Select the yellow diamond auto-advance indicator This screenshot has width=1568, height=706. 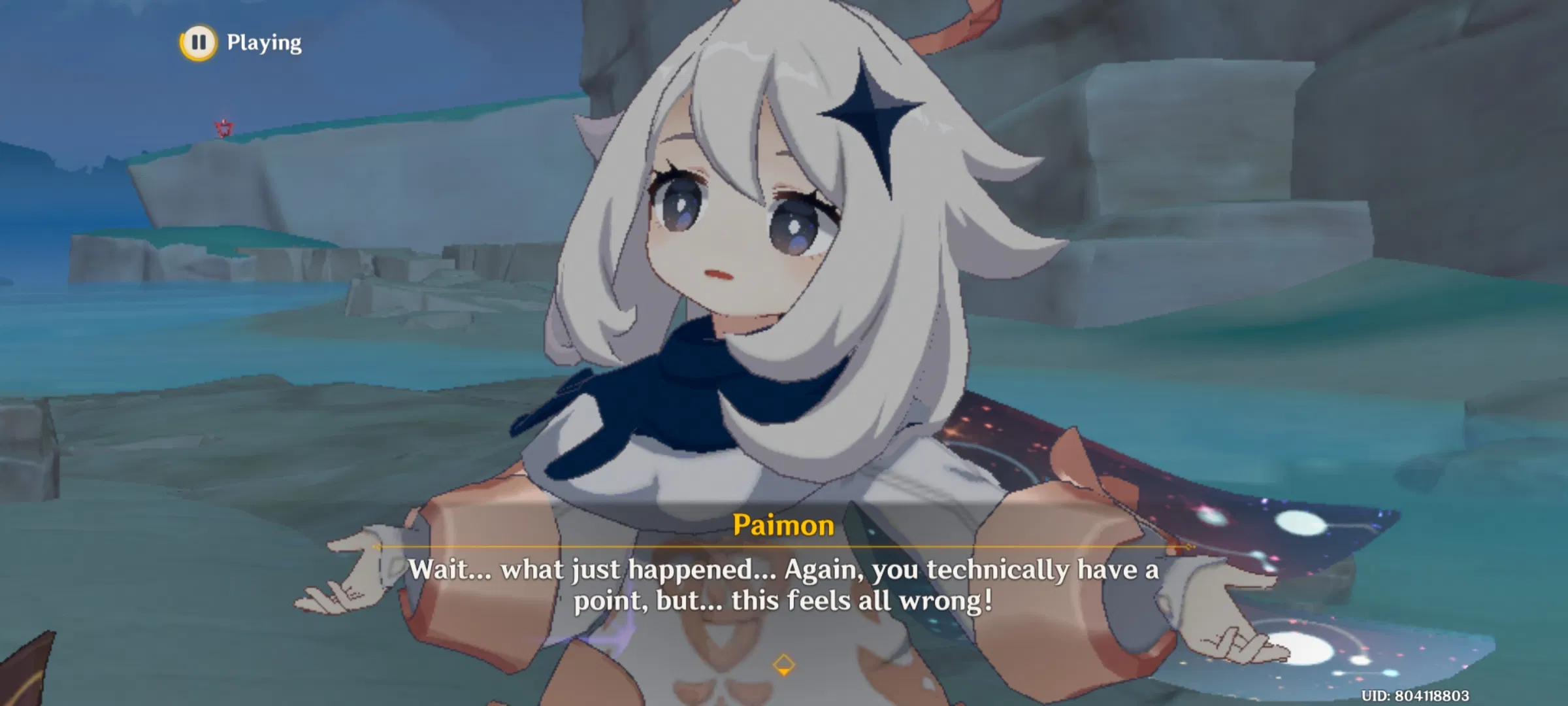point(783,665)
